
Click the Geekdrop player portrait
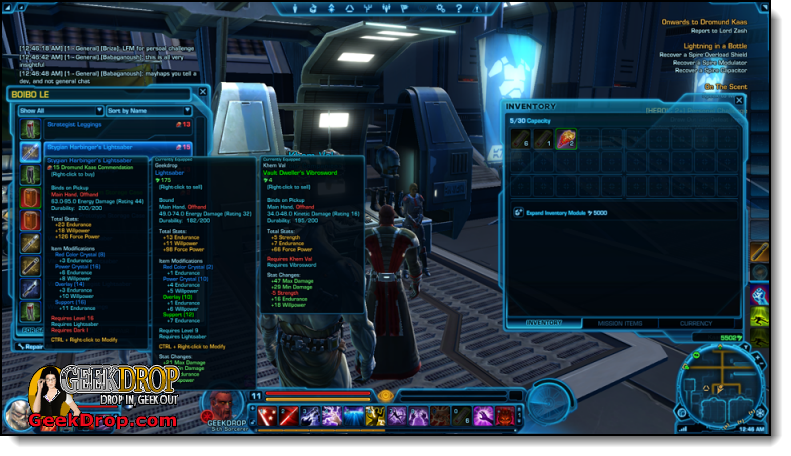tap(223, 405)
